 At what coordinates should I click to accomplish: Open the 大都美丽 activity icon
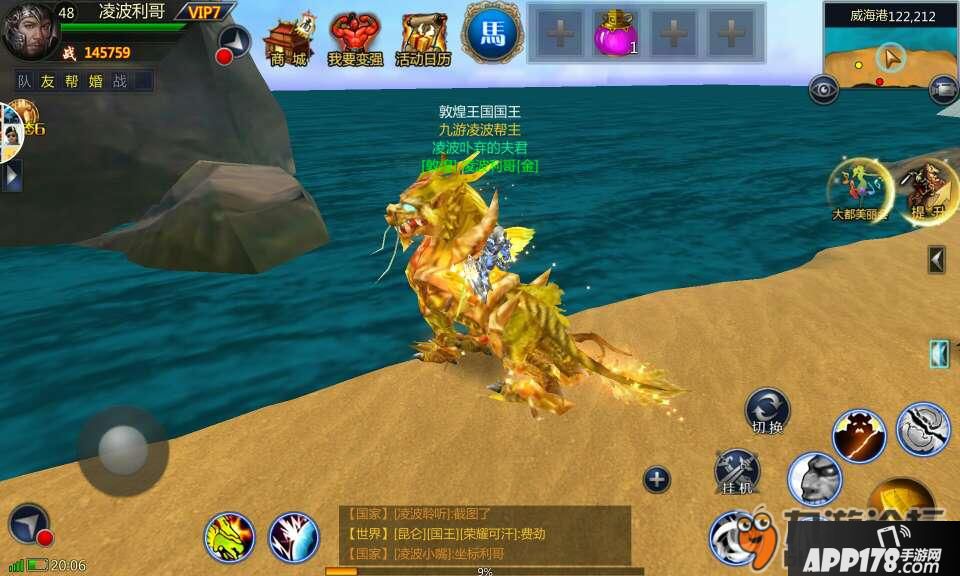(858, 188)
